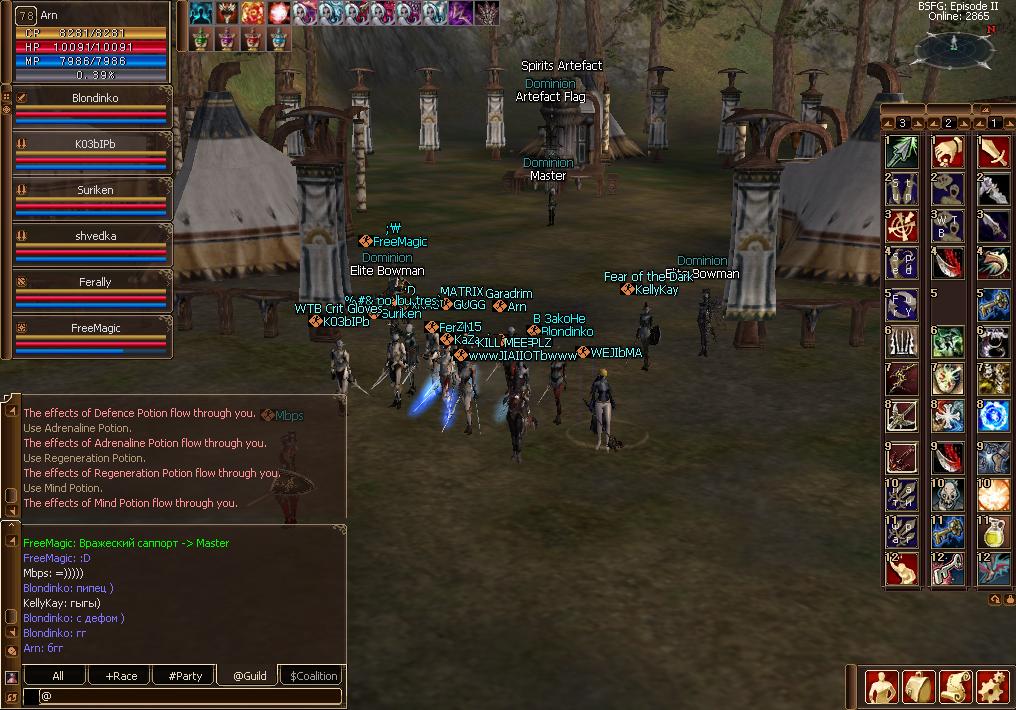
Task: Use the yellow potion flask hotbar slot
Action: coord(993,531)
